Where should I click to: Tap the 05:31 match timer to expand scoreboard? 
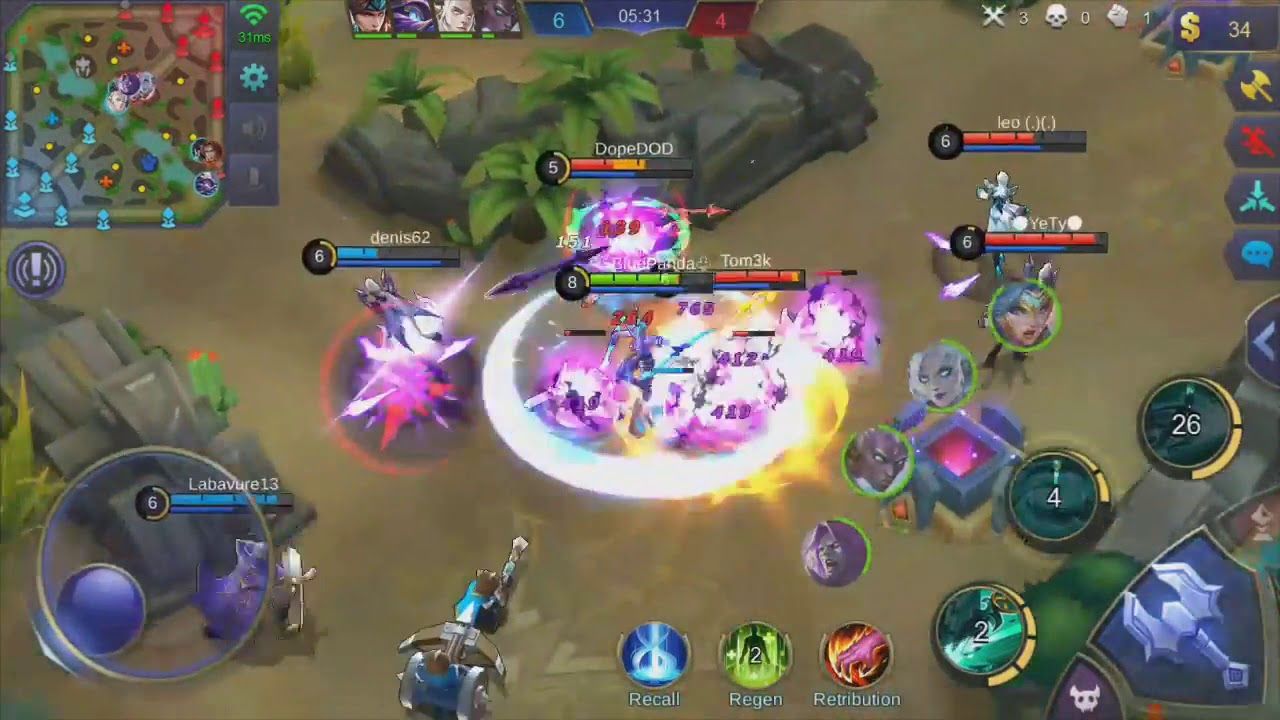point(641,16)
